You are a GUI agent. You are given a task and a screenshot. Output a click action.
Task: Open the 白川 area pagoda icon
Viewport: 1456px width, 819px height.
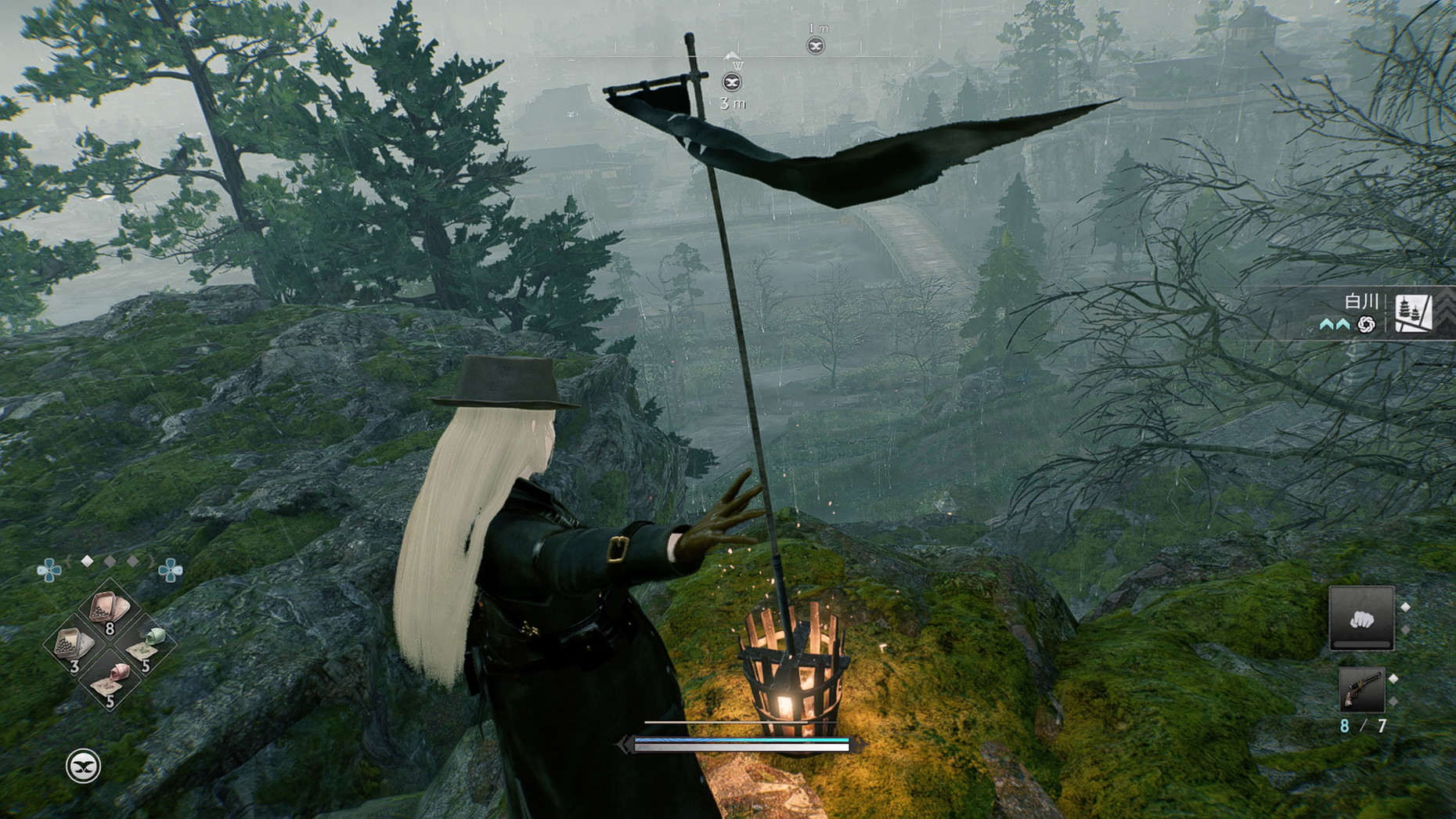1413,312
